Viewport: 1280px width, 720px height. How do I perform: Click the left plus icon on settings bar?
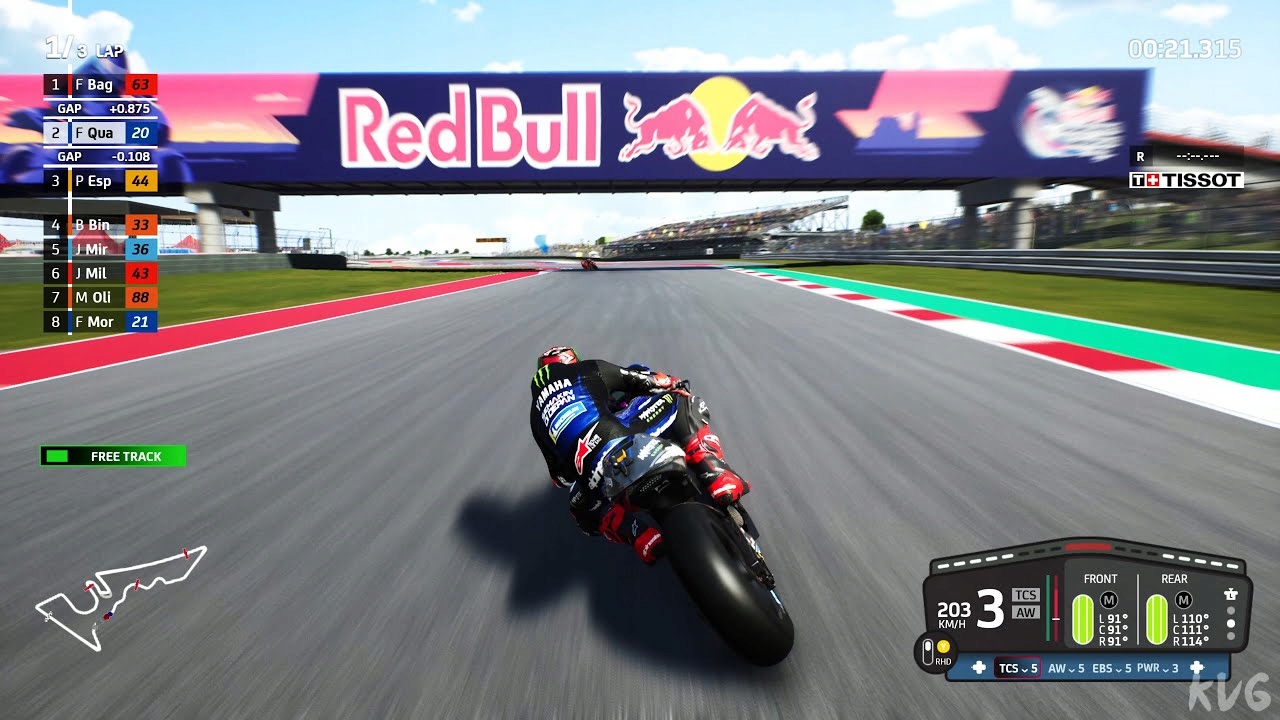pos(978,667)
